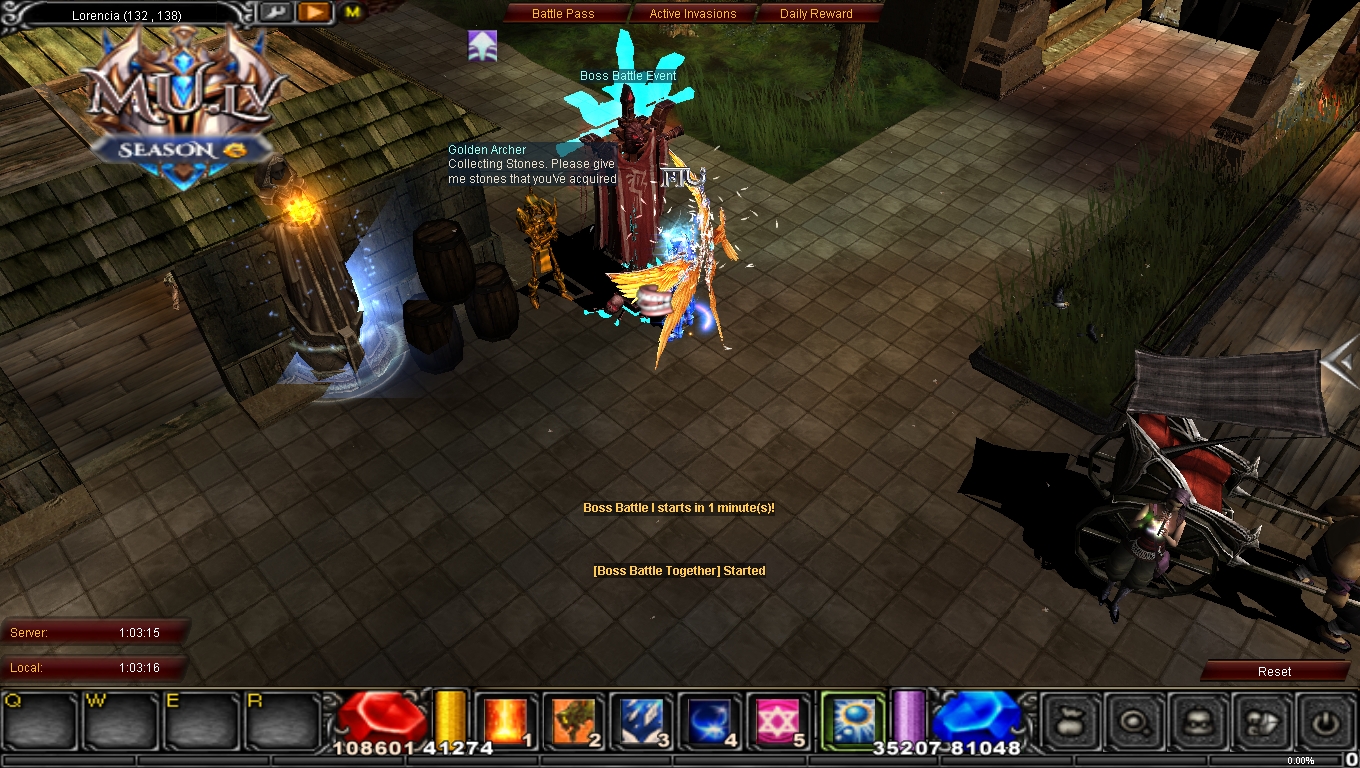This screenshot has height=768, width=1360.
Task: Open the Battle Pass tab
Action: coord(565,13)
